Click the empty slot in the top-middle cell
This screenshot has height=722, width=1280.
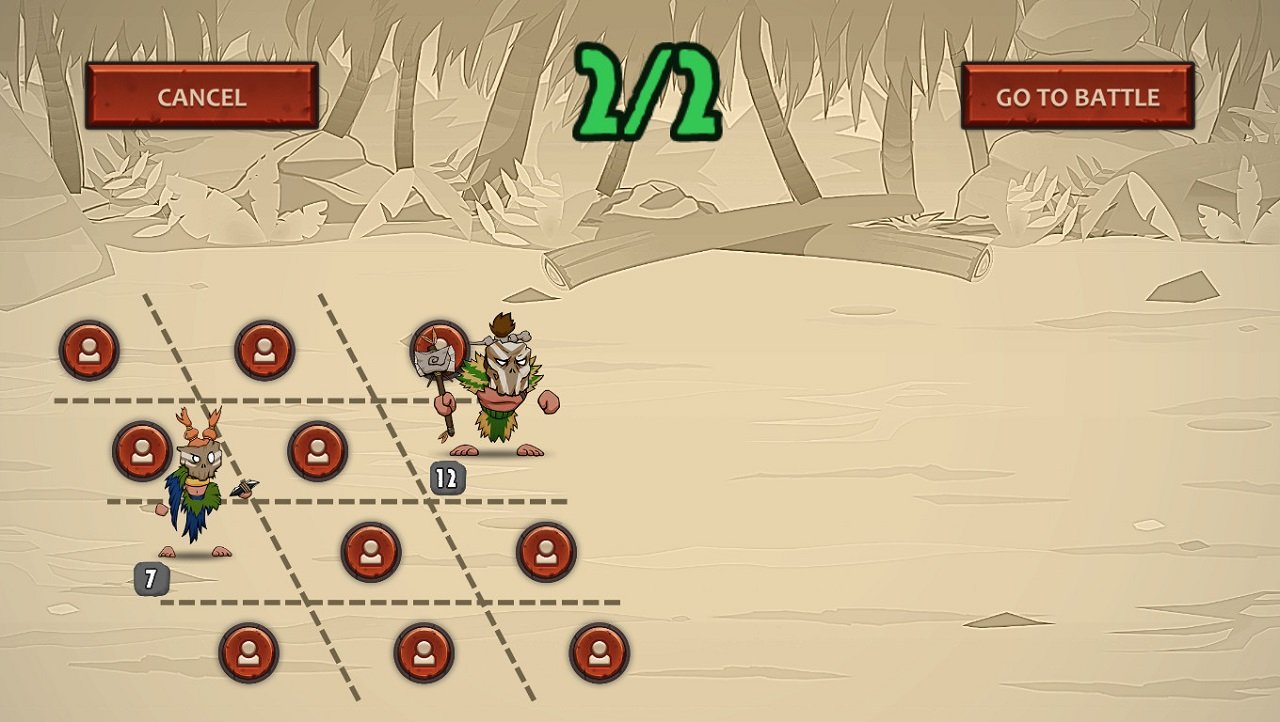(x=263, y=351)
